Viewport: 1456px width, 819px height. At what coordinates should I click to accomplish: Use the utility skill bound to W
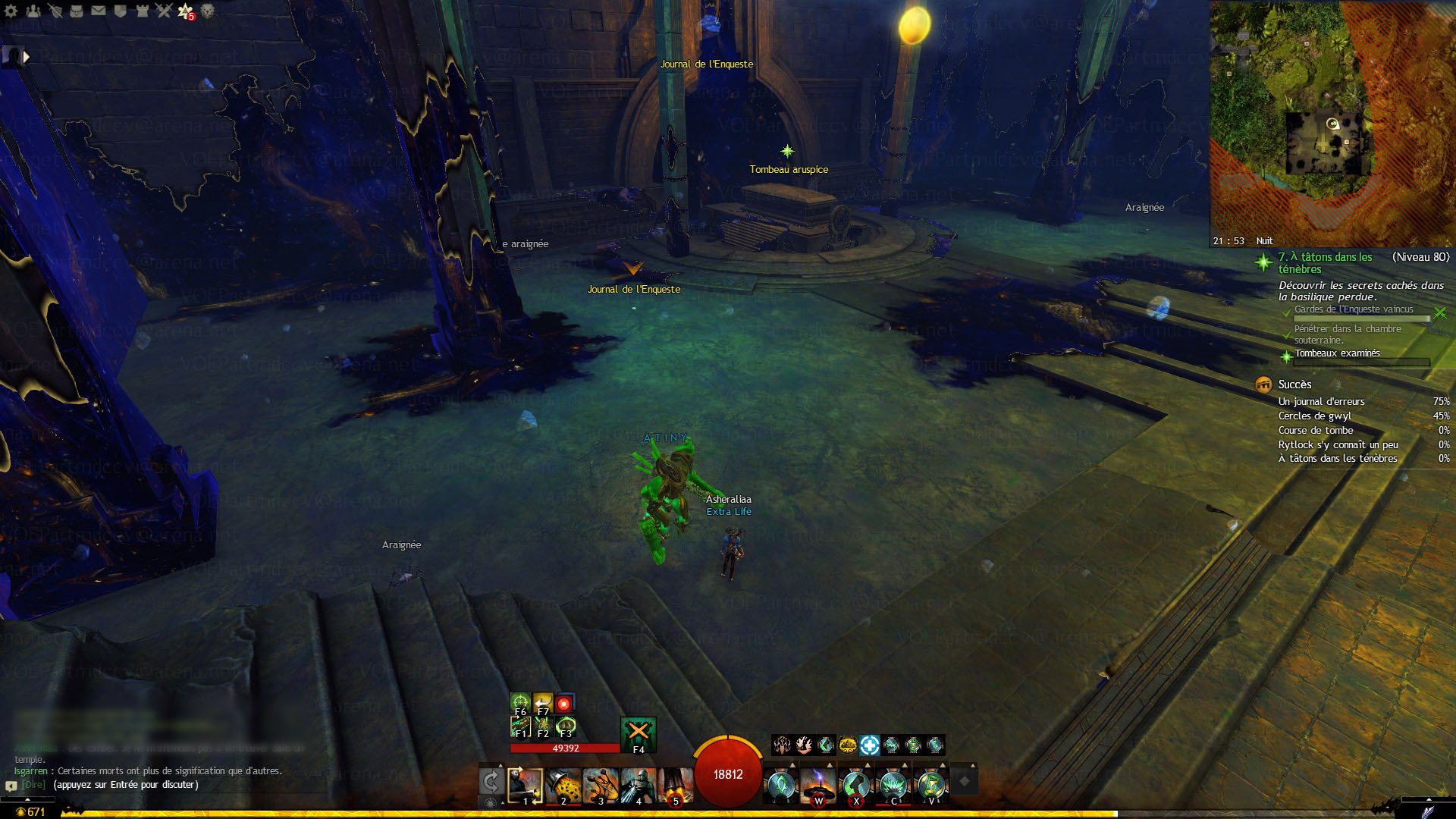point(818,786)
